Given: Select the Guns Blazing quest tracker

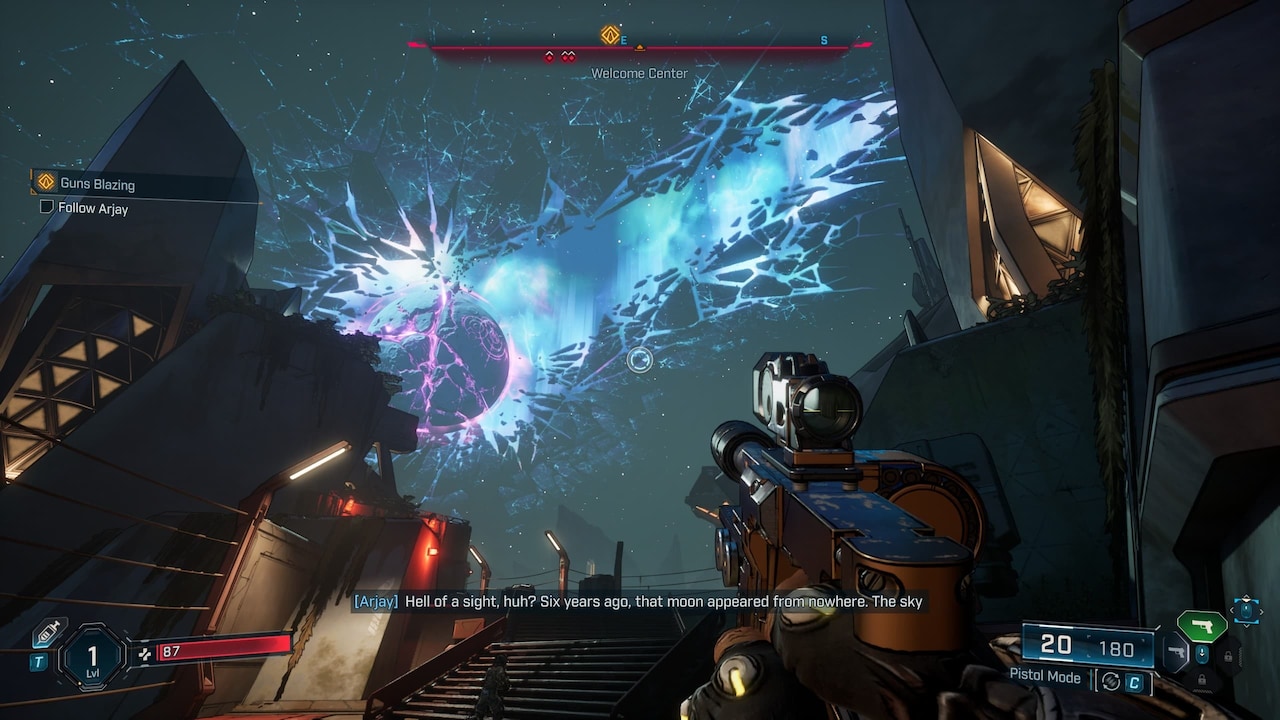Looking at the screenshot, I should (x=97, y=183).
